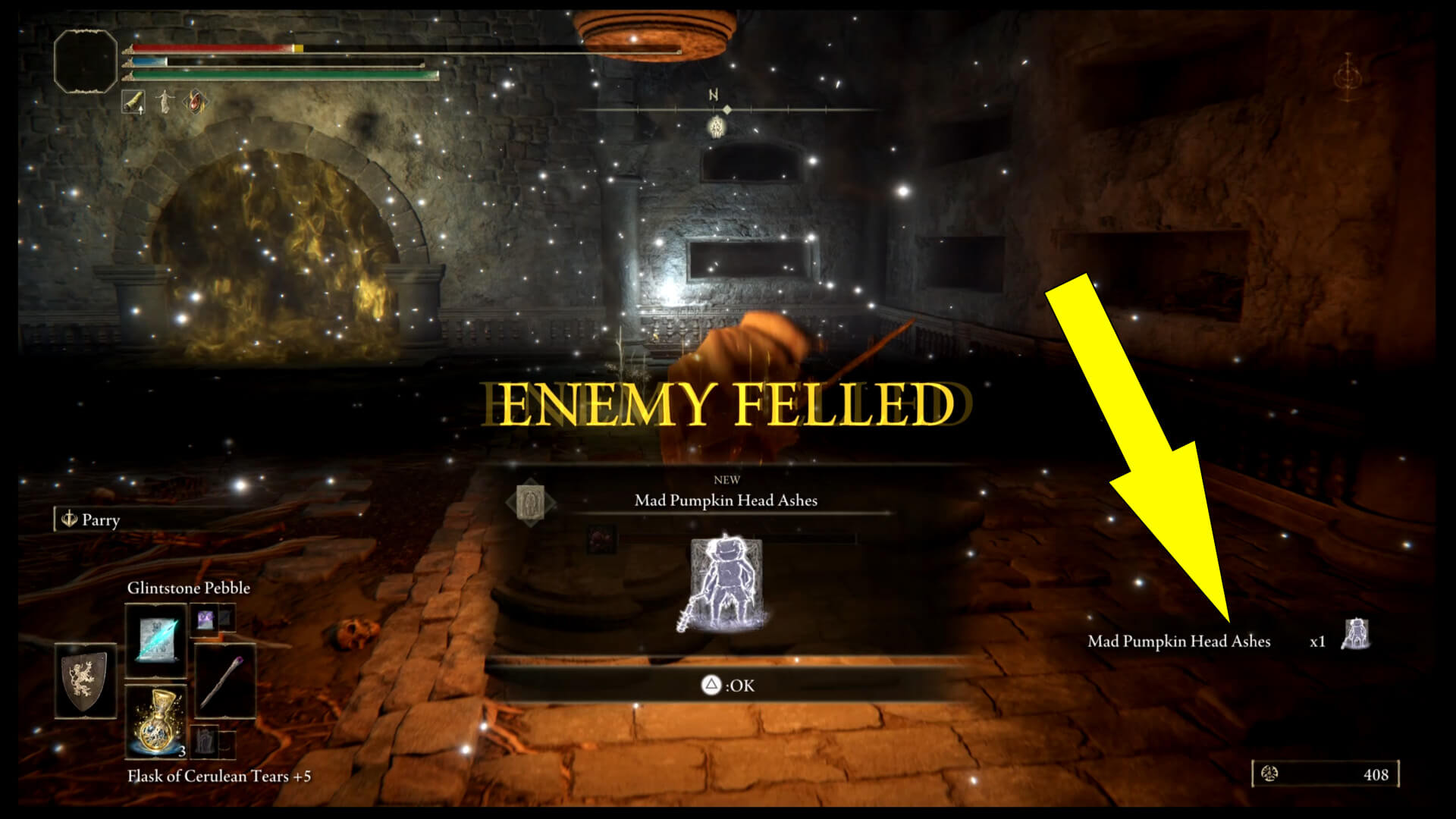Click the octagonal equipment frame top left
The width and height of the screenshot is (1456, 819).
pyautogui.click(x=85, y=61)
